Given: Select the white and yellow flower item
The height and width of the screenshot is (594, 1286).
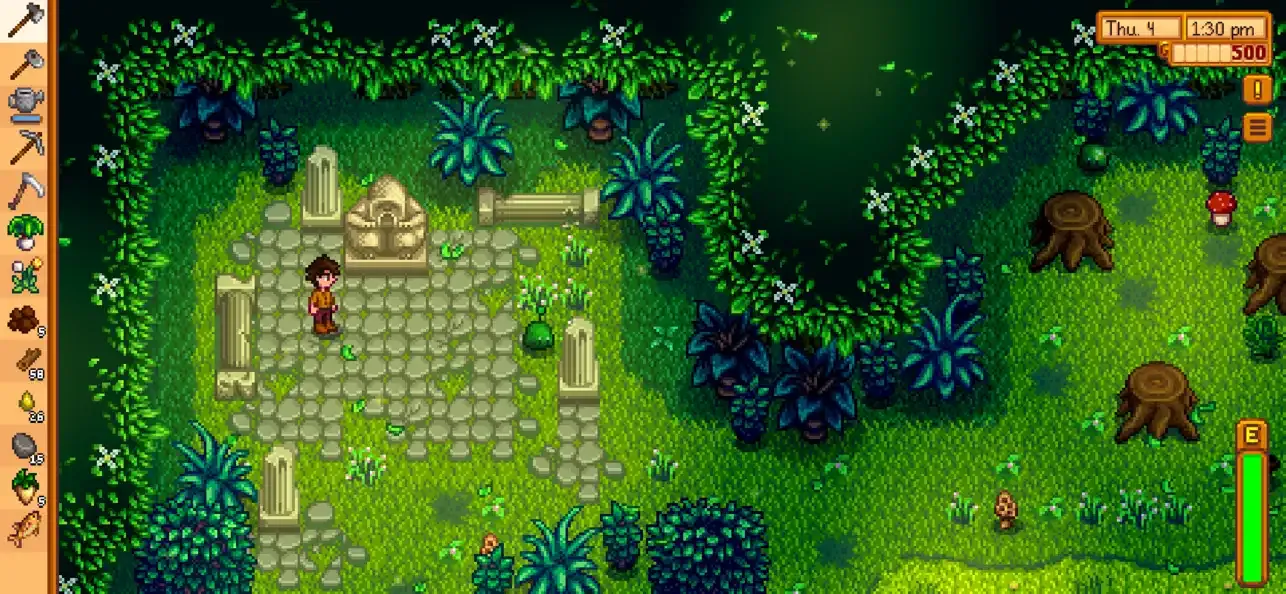Looking at the screenshot, I should pyautogui.click(x=24, y=275).
